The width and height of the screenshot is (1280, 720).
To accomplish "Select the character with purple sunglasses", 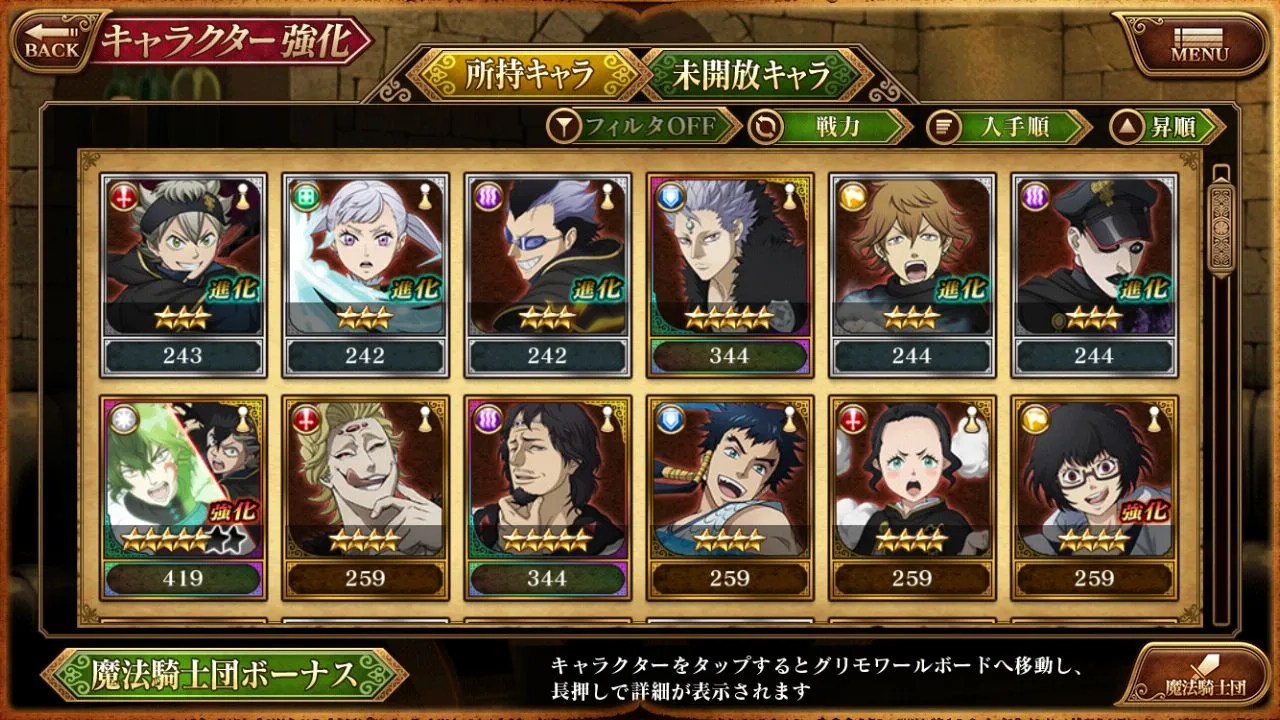I will click(547, 274).
